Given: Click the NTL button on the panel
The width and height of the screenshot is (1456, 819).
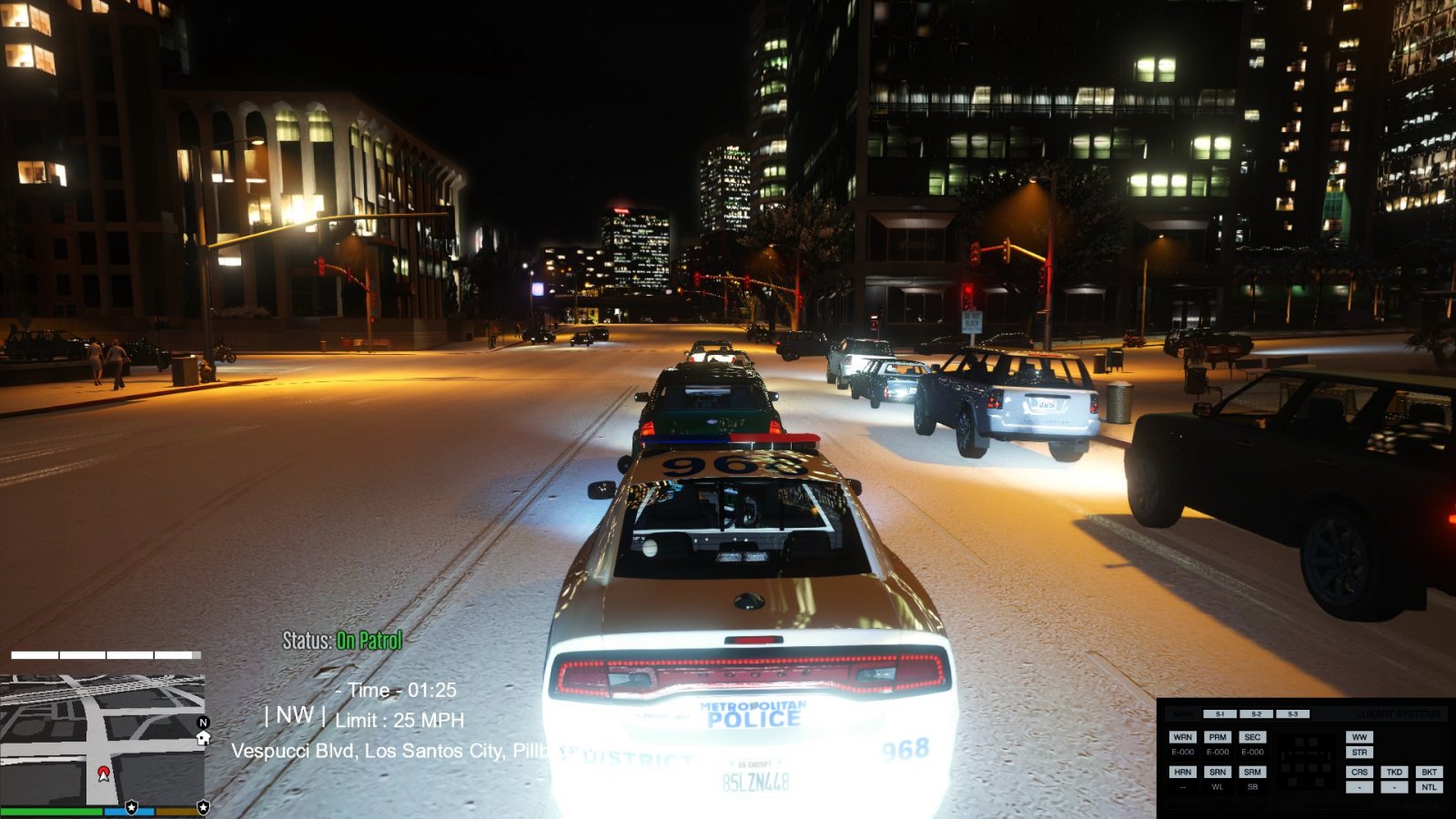Looking at the screenshot, I should [x=1429, y=787].
